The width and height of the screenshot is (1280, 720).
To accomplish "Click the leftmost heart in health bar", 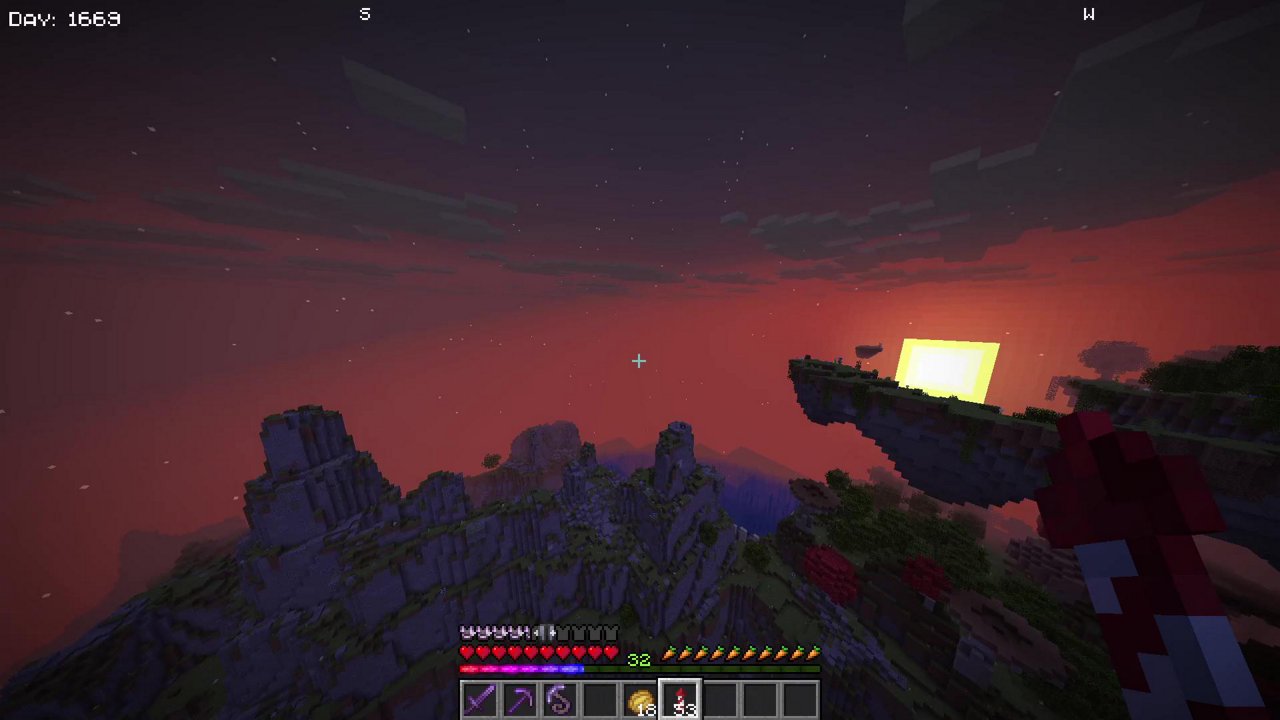I will [464, 651].
